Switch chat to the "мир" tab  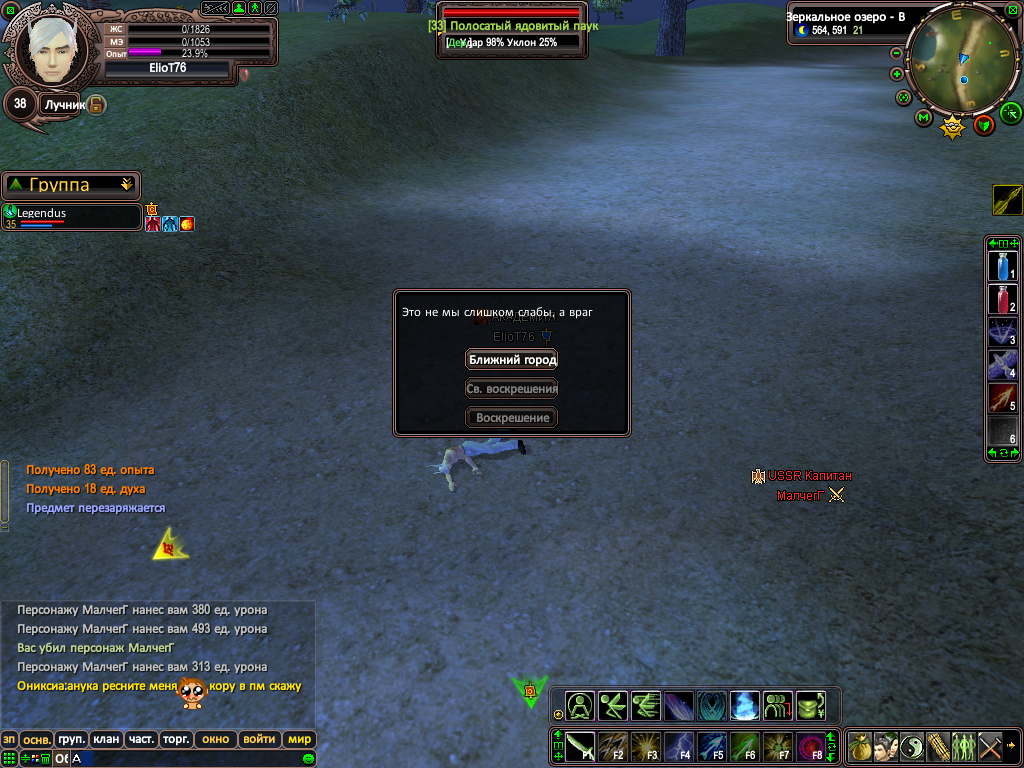(x=299, y=740)
